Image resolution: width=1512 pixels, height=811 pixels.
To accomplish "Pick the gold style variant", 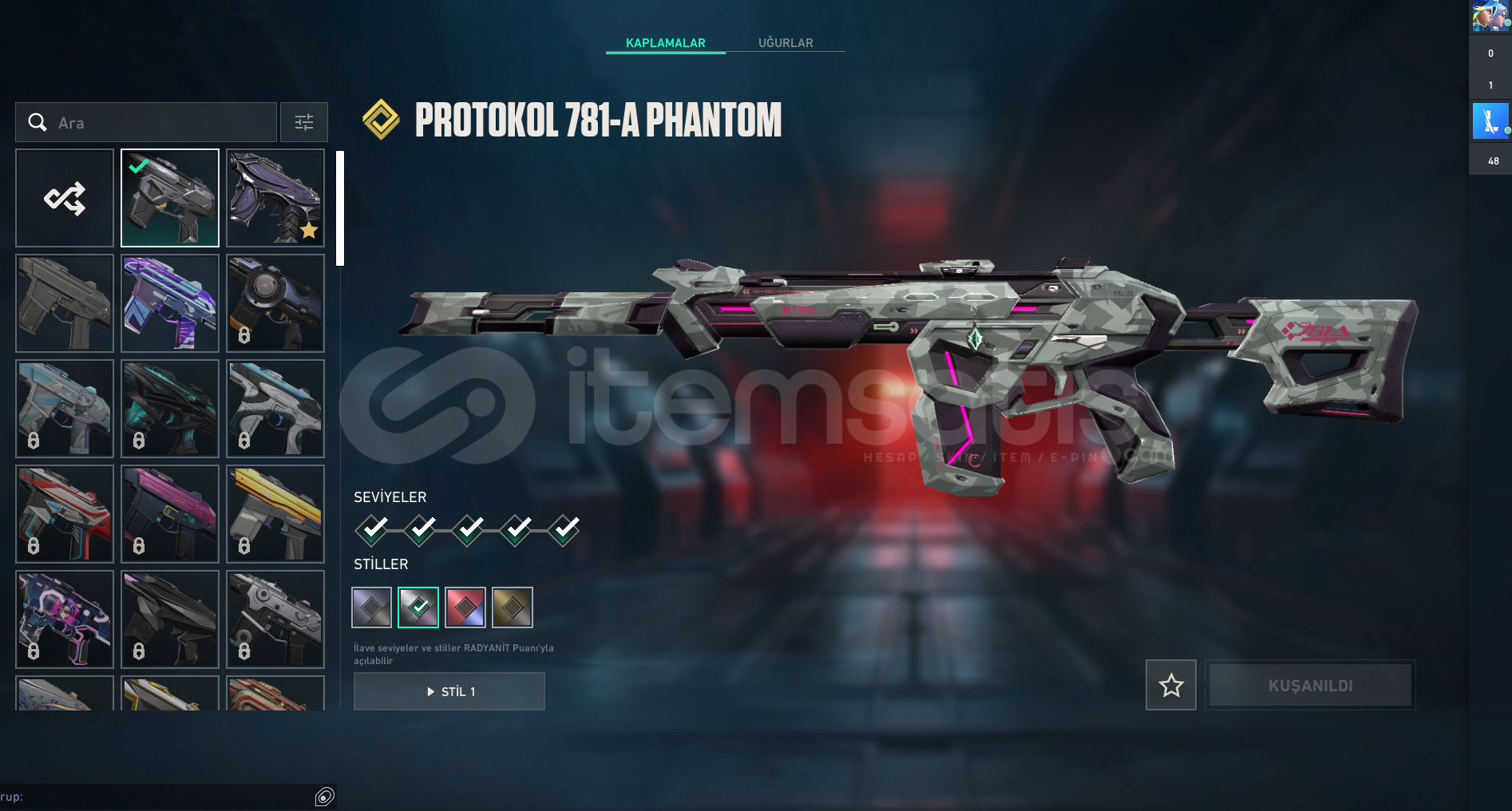I will tap(513, 607).
